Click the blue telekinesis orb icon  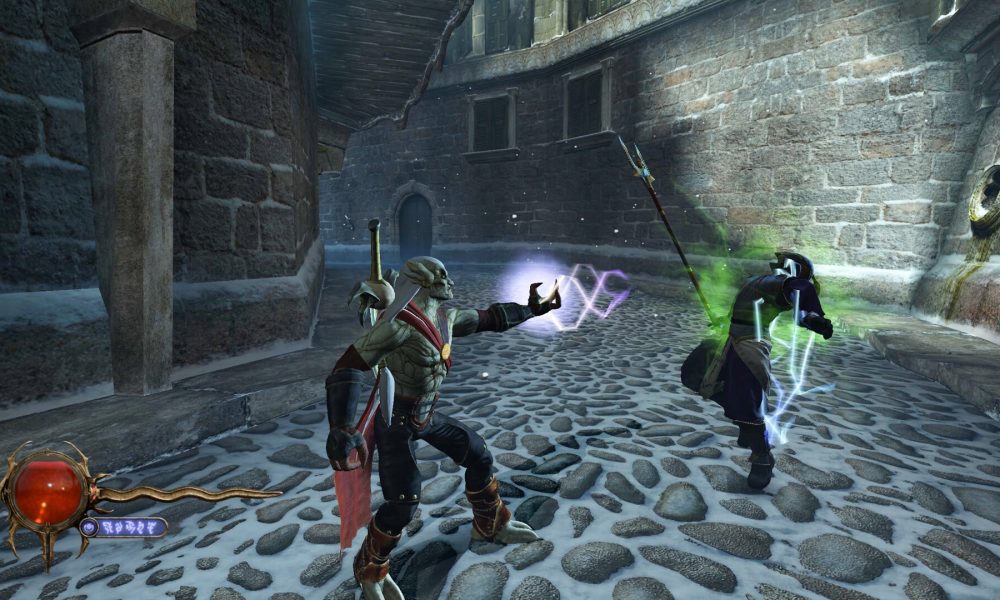pos(90,527)
